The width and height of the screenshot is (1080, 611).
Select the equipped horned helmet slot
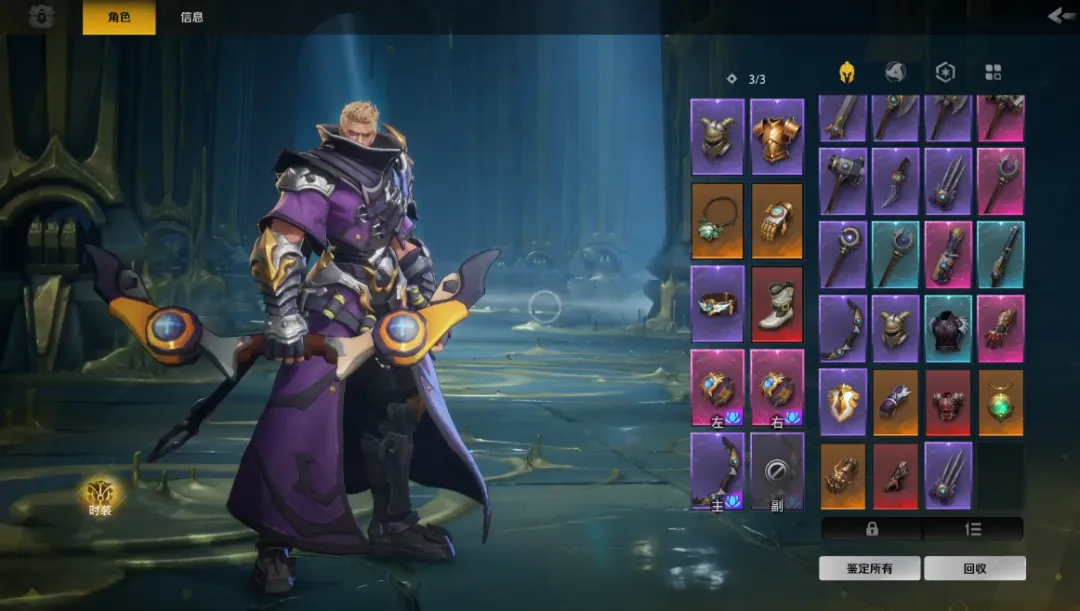click(717, 137)
